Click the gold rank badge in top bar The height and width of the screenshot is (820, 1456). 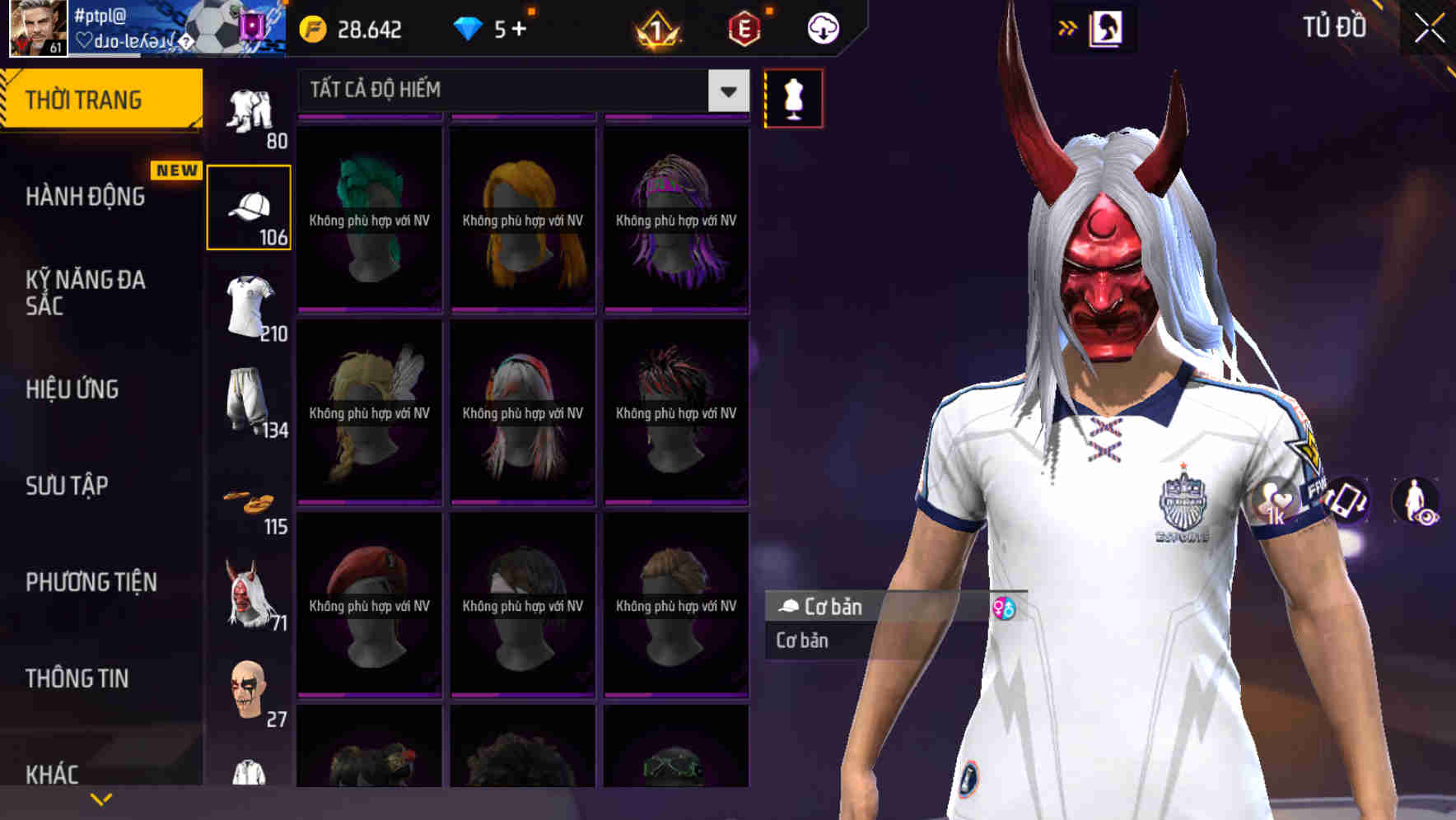pos(656,27)
